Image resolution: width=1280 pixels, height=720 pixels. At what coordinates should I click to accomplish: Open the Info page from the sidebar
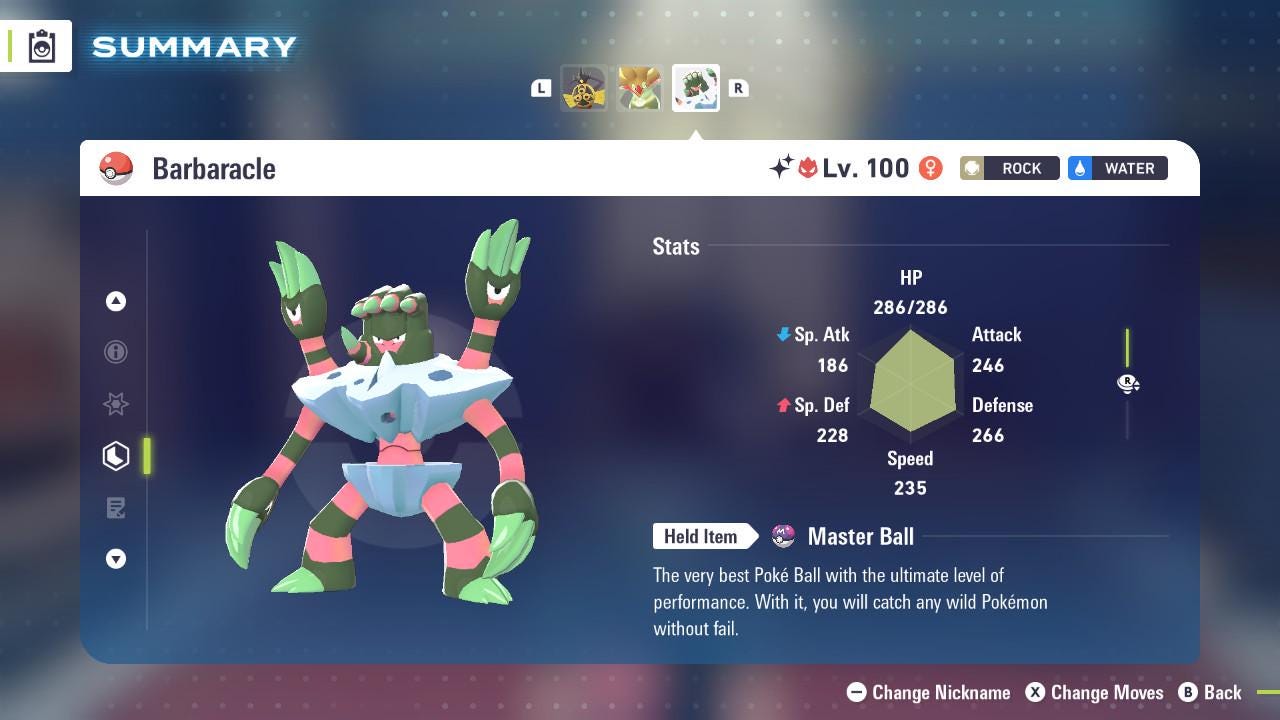click(x=116, y=352)
